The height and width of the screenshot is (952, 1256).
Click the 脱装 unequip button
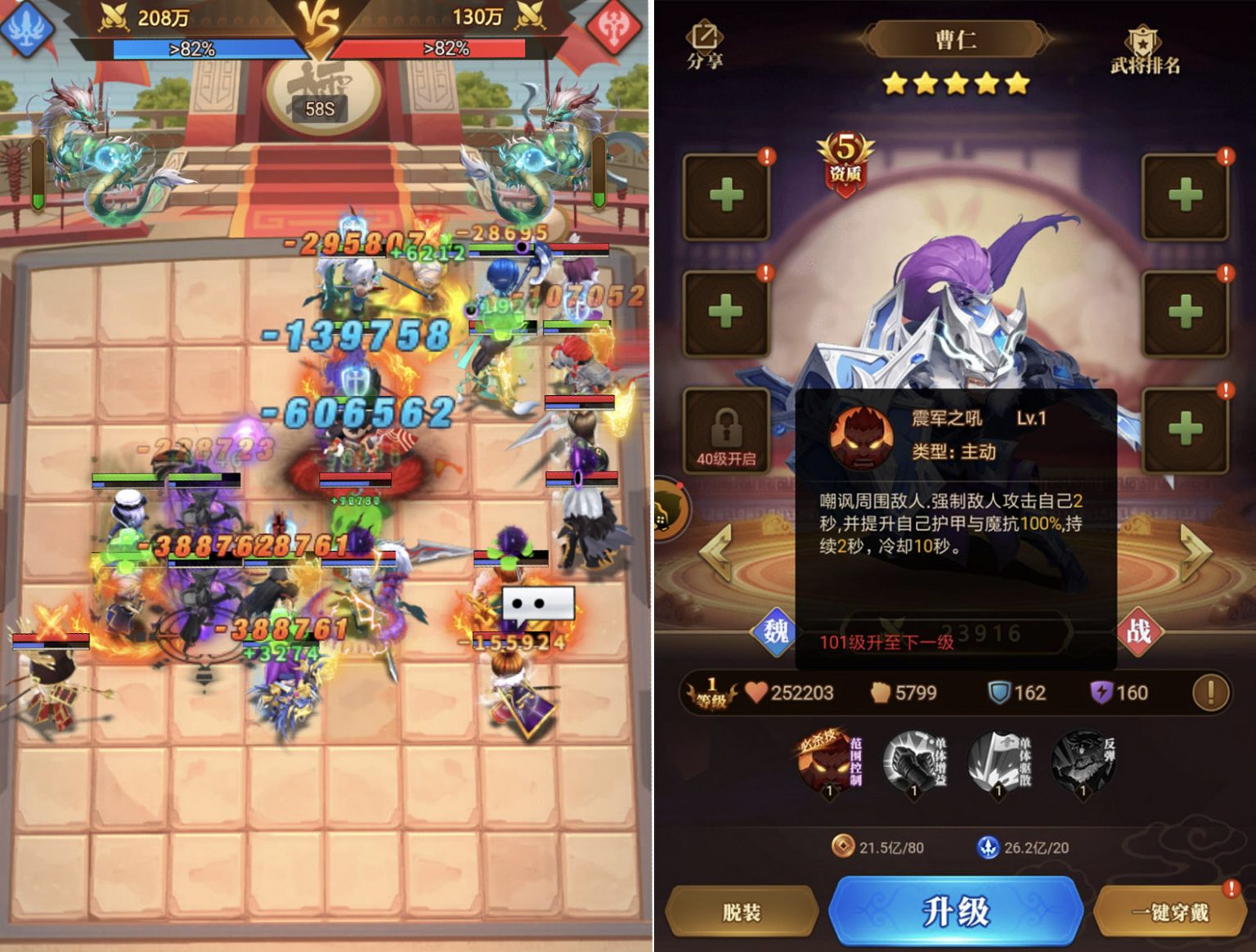[x=742, y=912]
